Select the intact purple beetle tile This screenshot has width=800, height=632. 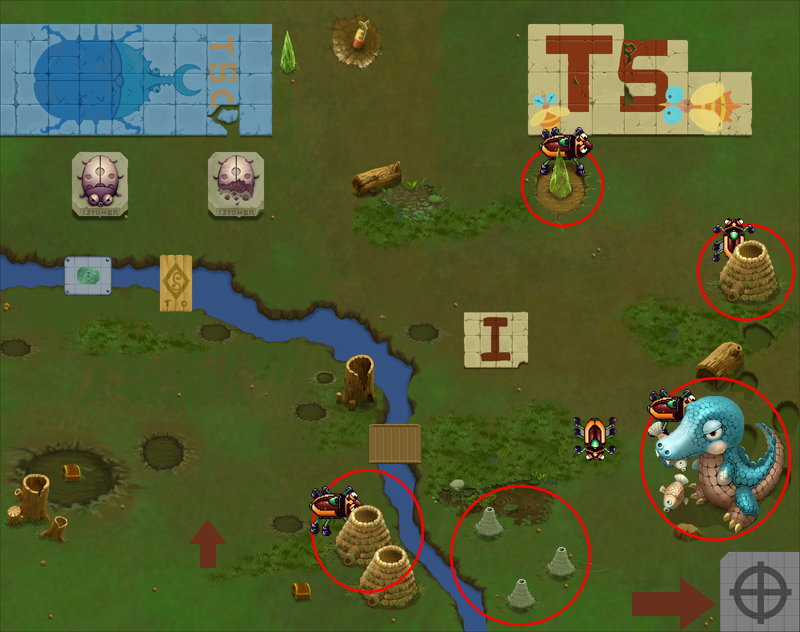tap(98, 184)
